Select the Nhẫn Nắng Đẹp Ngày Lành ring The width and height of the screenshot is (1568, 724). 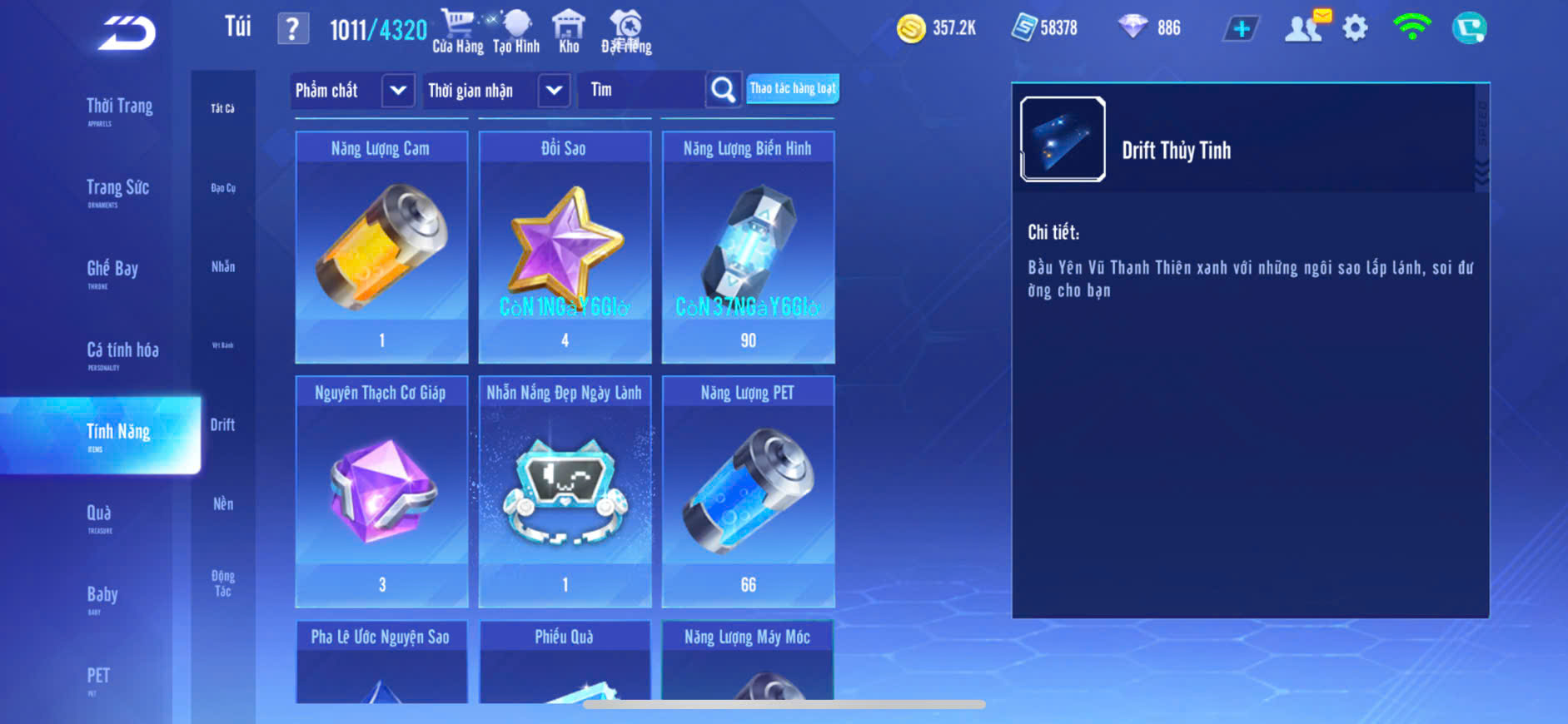tap(565, 491)
